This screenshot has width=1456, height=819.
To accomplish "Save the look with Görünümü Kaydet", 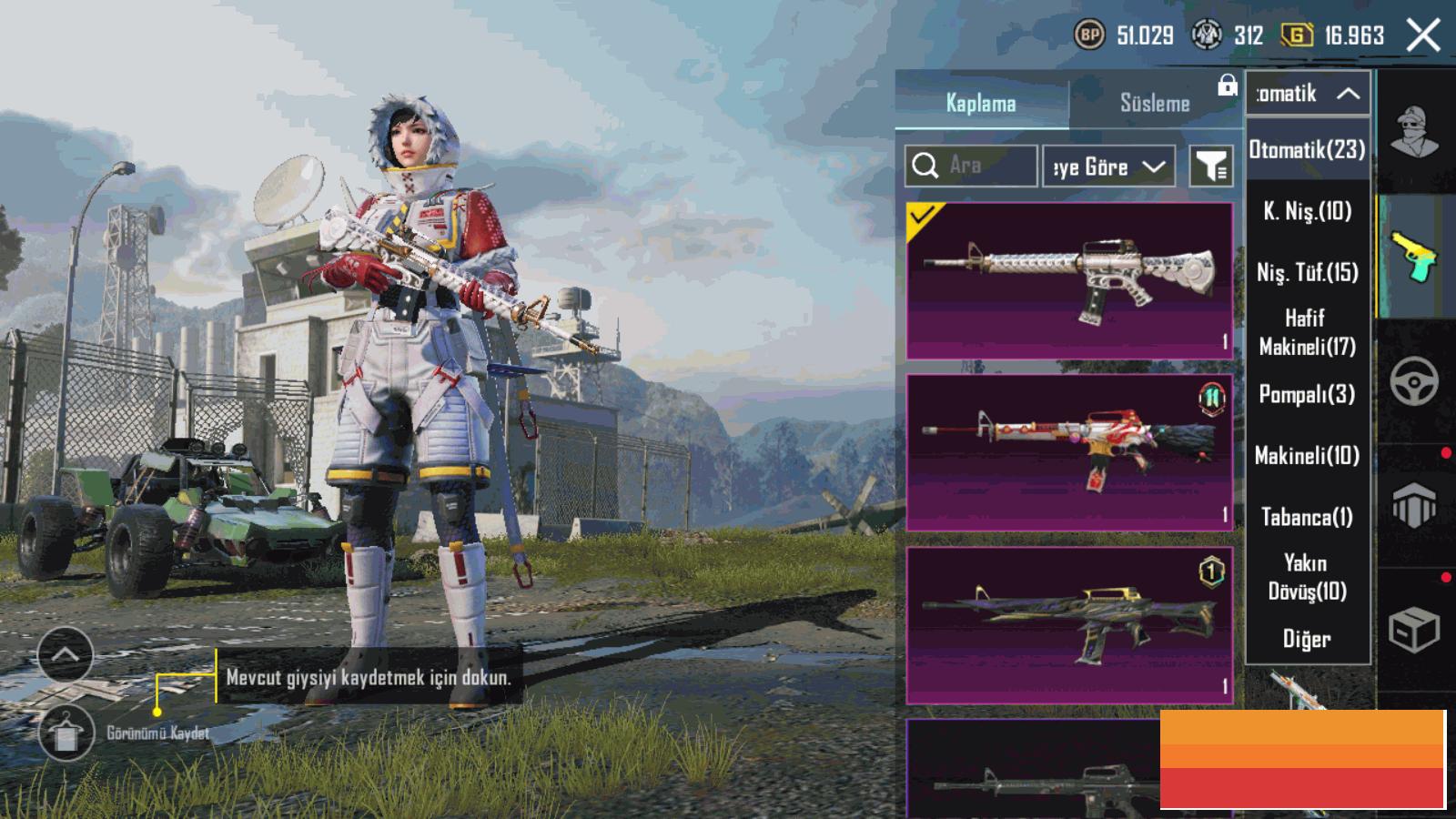I will (x=66, y=733).
